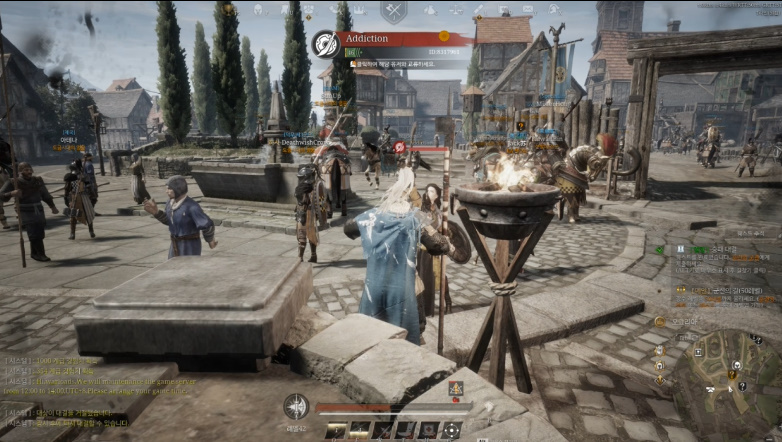Open the crossed axes shield emblem

pos(394,12)
